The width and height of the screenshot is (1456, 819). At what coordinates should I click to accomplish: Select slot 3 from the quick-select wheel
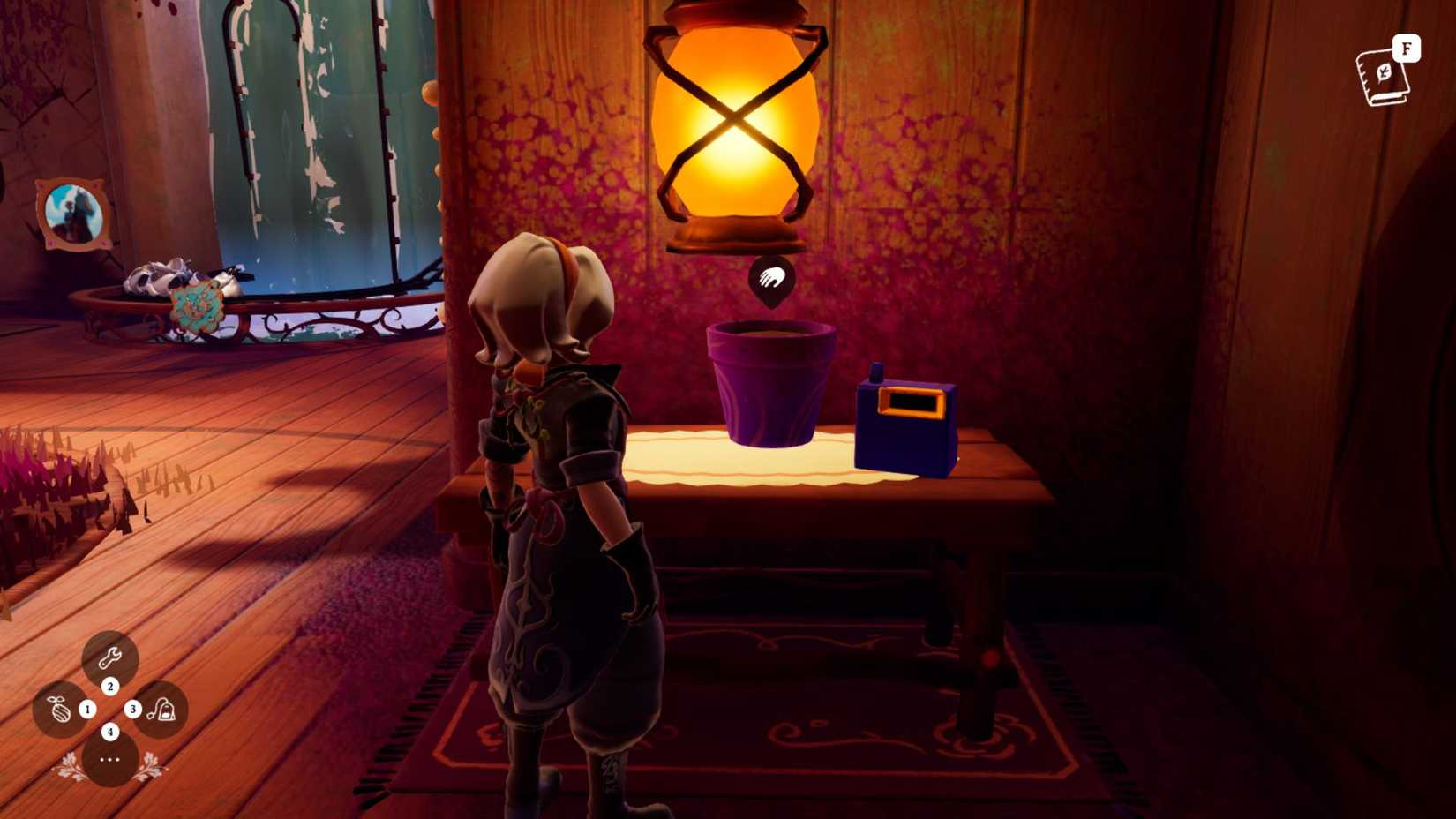[x=132, y=708]
